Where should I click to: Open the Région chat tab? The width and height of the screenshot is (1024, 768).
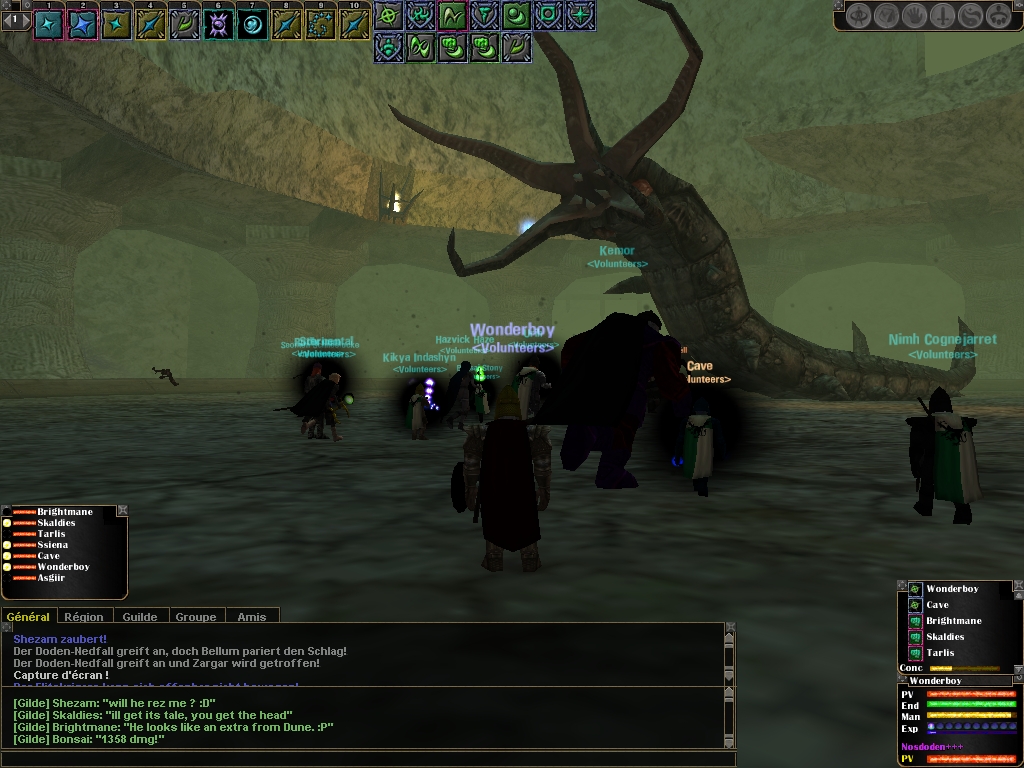tap(84, 617)
